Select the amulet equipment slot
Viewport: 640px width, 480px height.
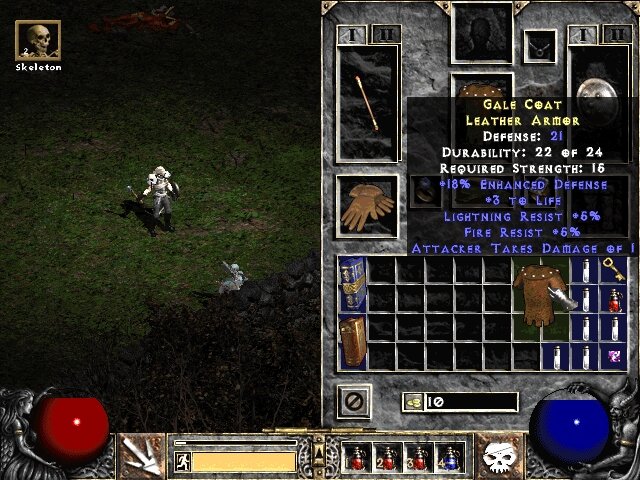click(542, 45)
